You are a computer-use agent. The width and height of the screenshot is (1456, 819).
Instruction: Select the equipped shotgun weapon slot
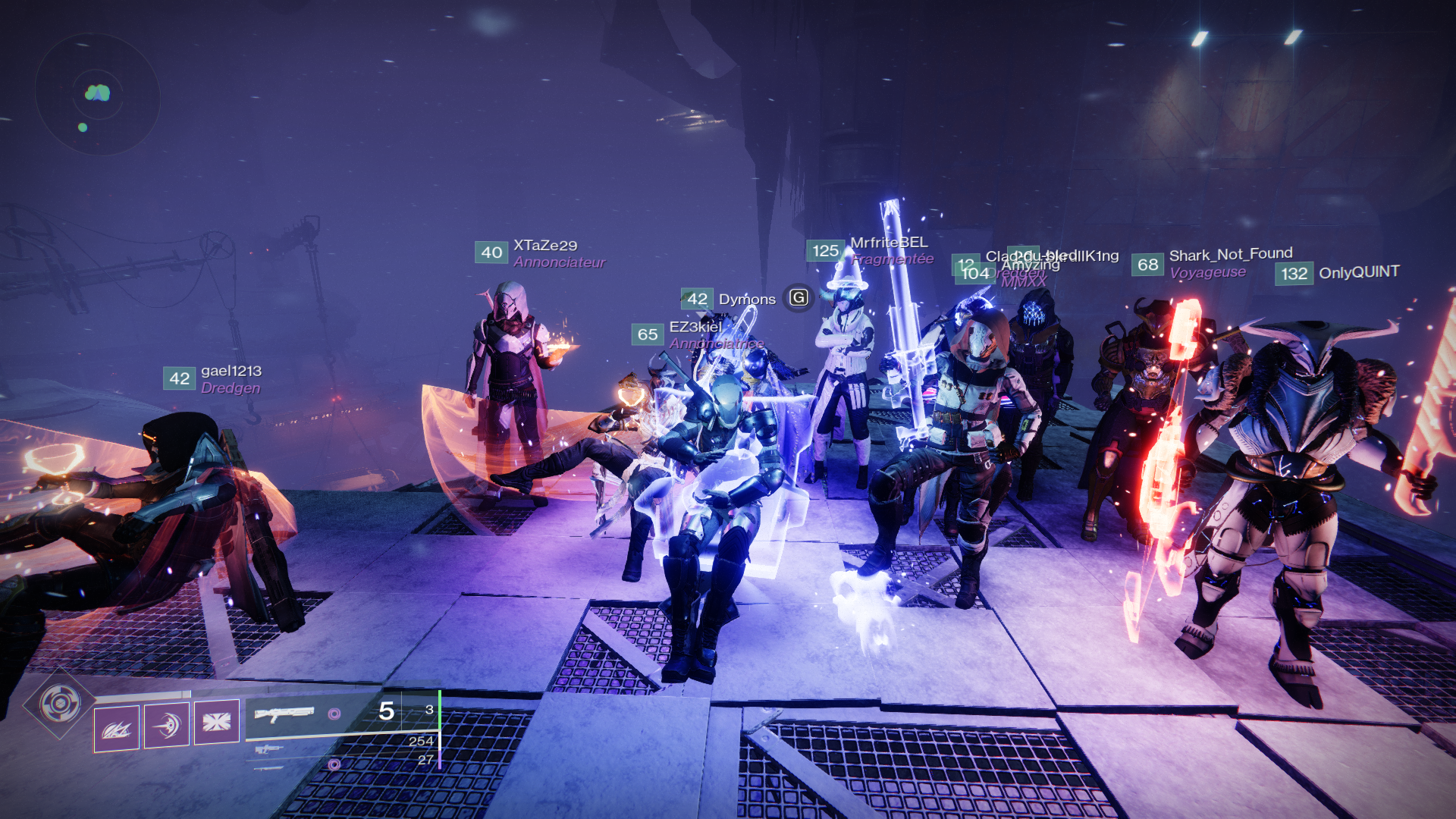[284, 714]
